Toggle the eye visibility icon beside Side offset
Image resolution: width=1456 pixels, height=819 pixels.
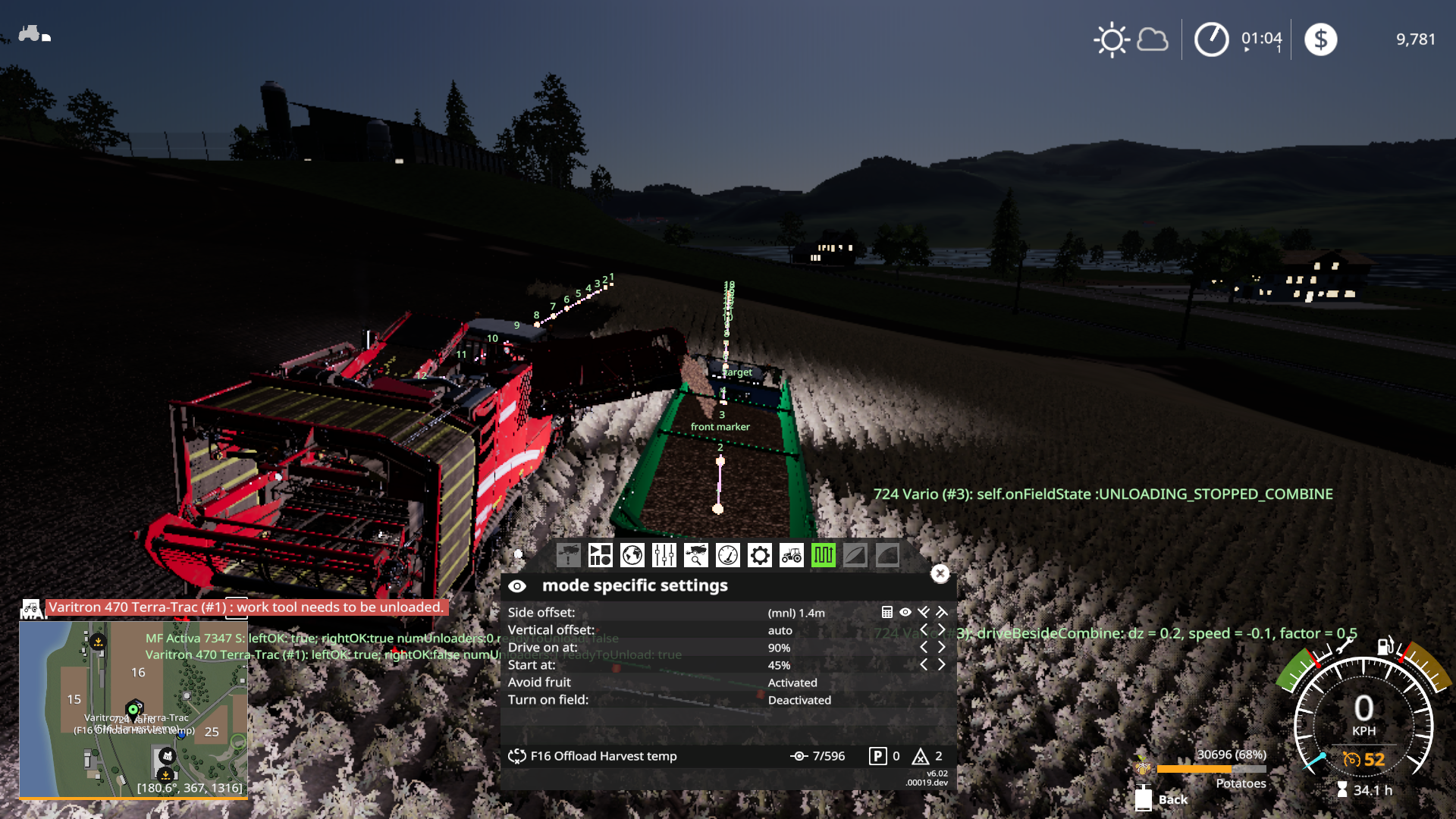(904, 612)
